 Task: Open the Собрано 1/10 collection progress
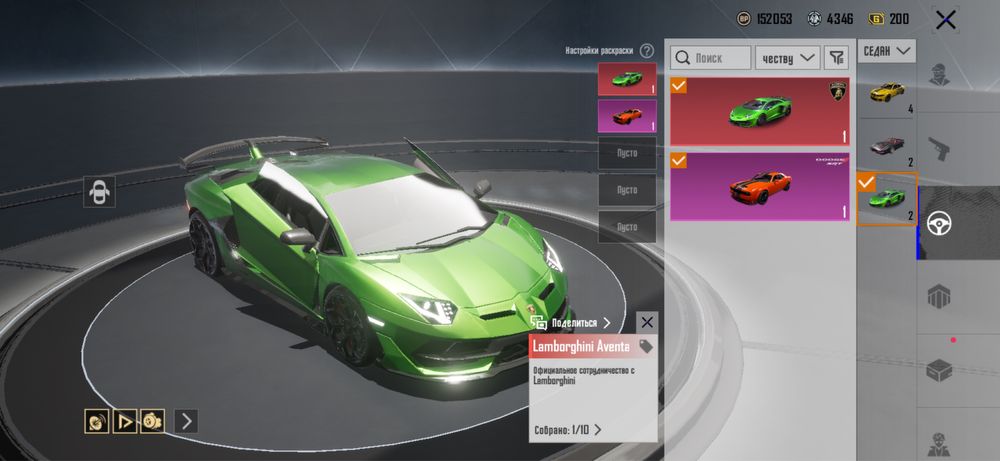point(567,430)
